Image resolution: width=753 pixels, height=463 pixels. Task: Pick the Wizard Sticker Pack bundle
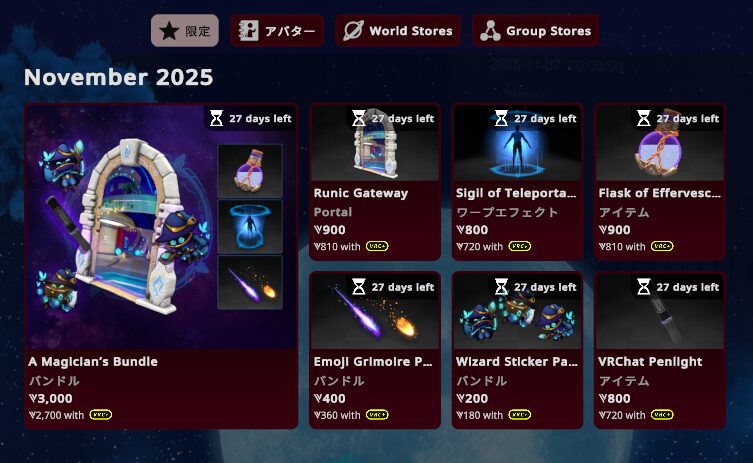tap(517, 349)
